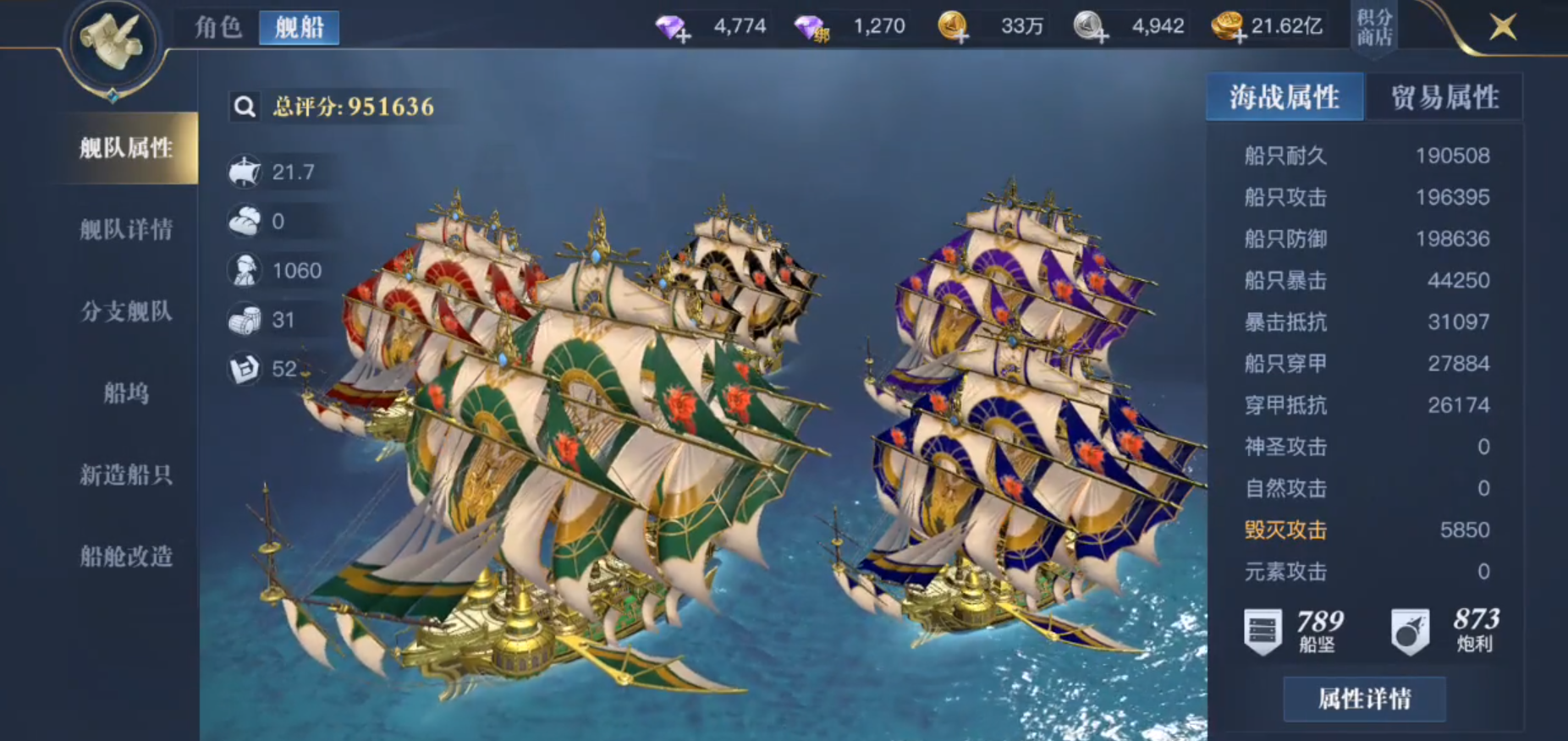Open the 积分商店 points shop
The width and height of the screenshot is (1568, 741).
point(1374,27)
